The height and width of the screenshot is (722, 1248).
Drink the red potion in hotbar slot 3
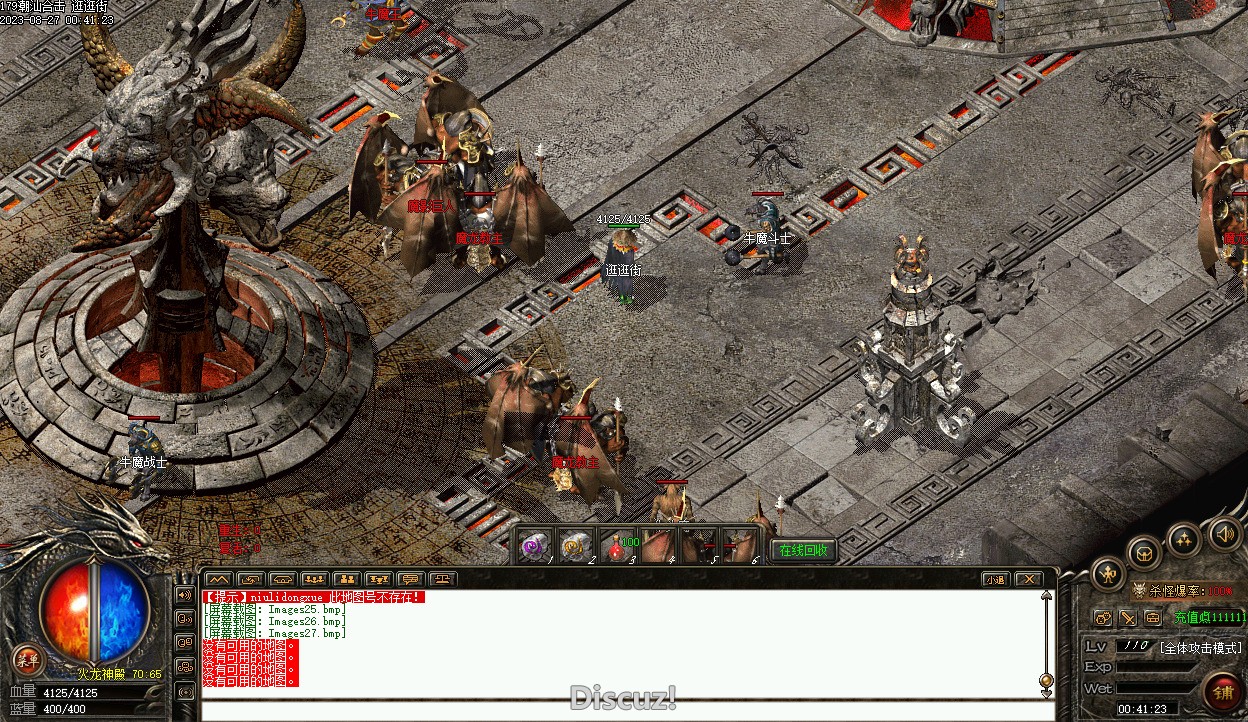(x=617, y=546)
